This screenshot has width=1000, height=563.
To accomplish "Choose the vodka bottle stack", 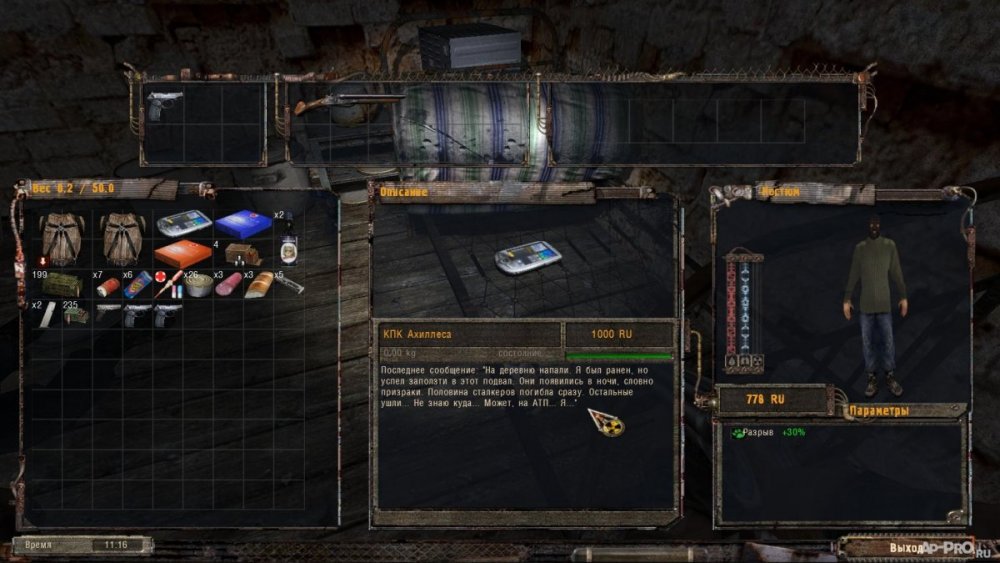I will tap(288, 247).
